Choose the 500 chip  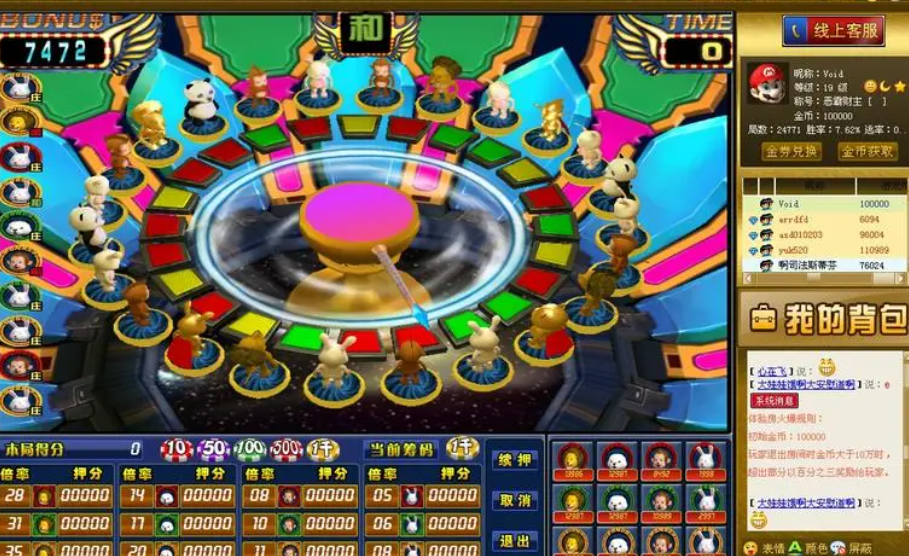pos(286,450)
